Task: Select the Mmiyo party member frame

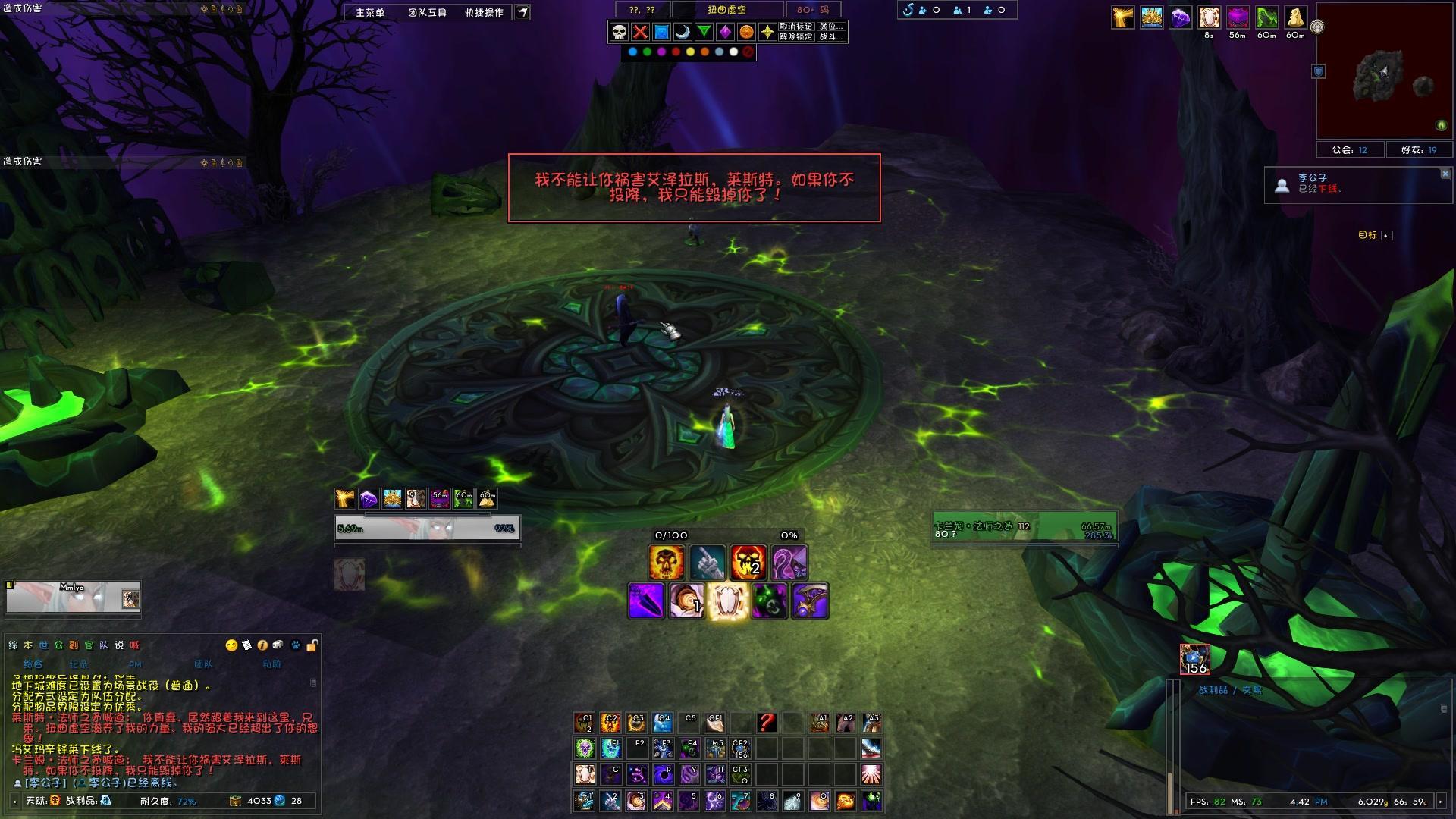Action: 73,598
